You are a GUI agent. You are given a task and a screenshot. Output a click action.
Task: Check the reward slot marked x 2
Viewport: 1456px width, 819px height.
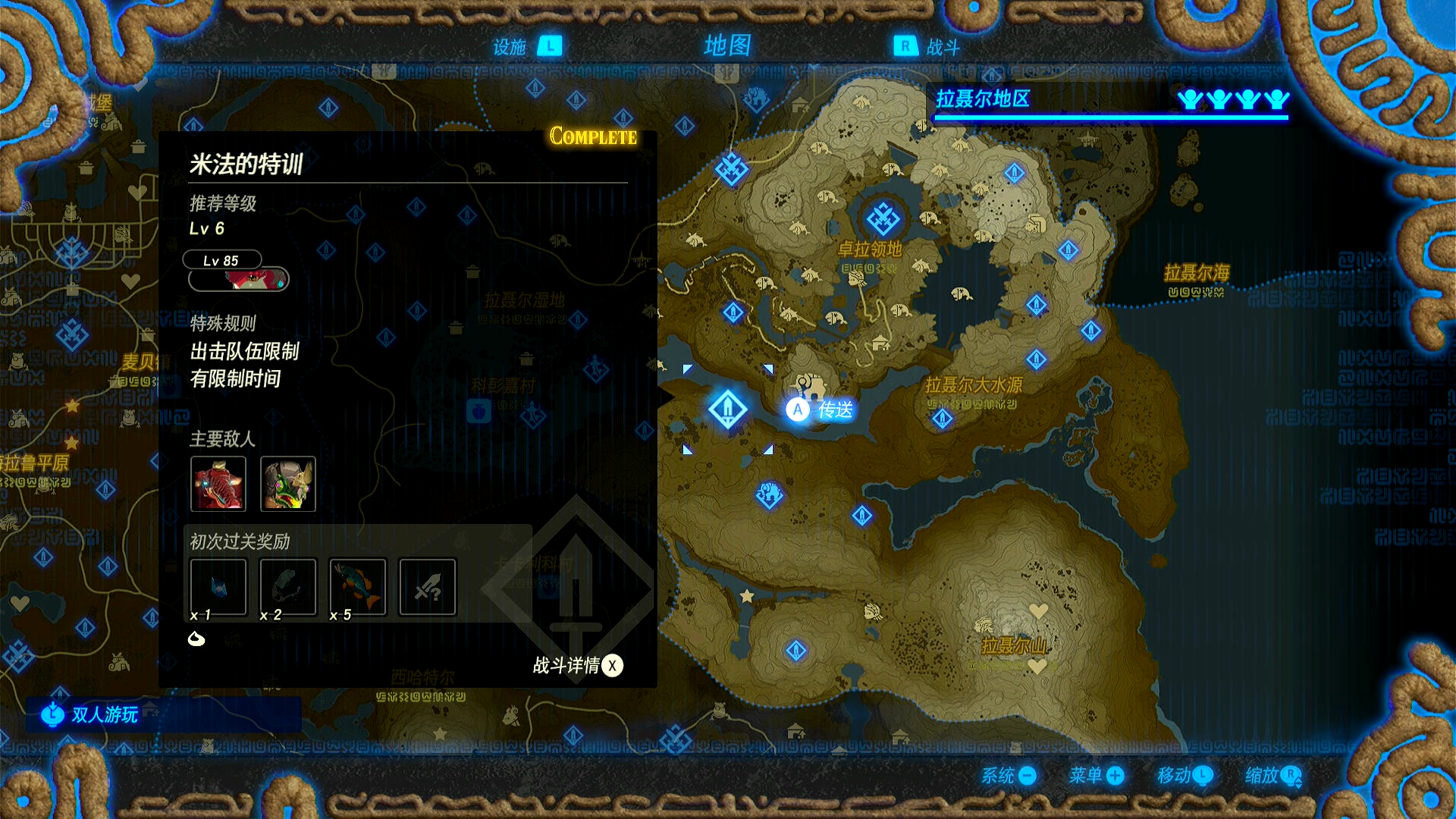(288, 587)
